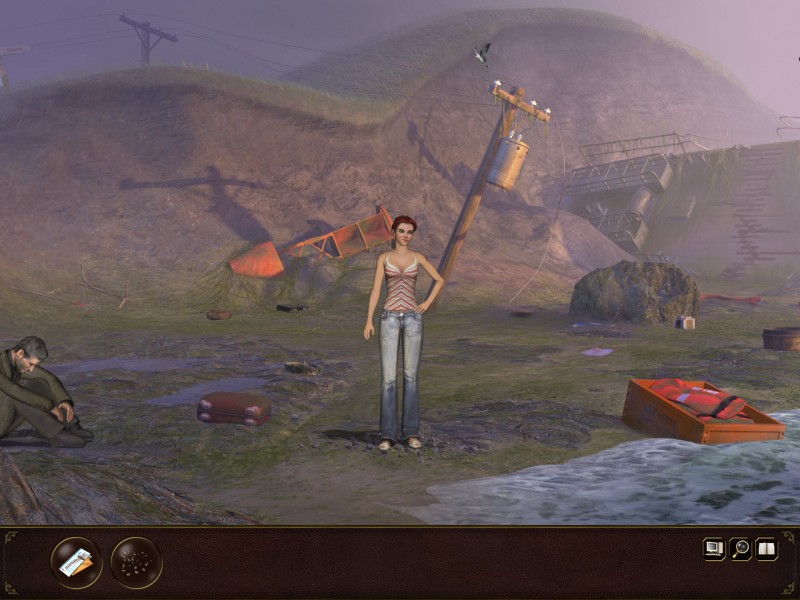800x600 pixels.
Task: Select the ticket envelope inventory item
Action: (x=76, y=563)
